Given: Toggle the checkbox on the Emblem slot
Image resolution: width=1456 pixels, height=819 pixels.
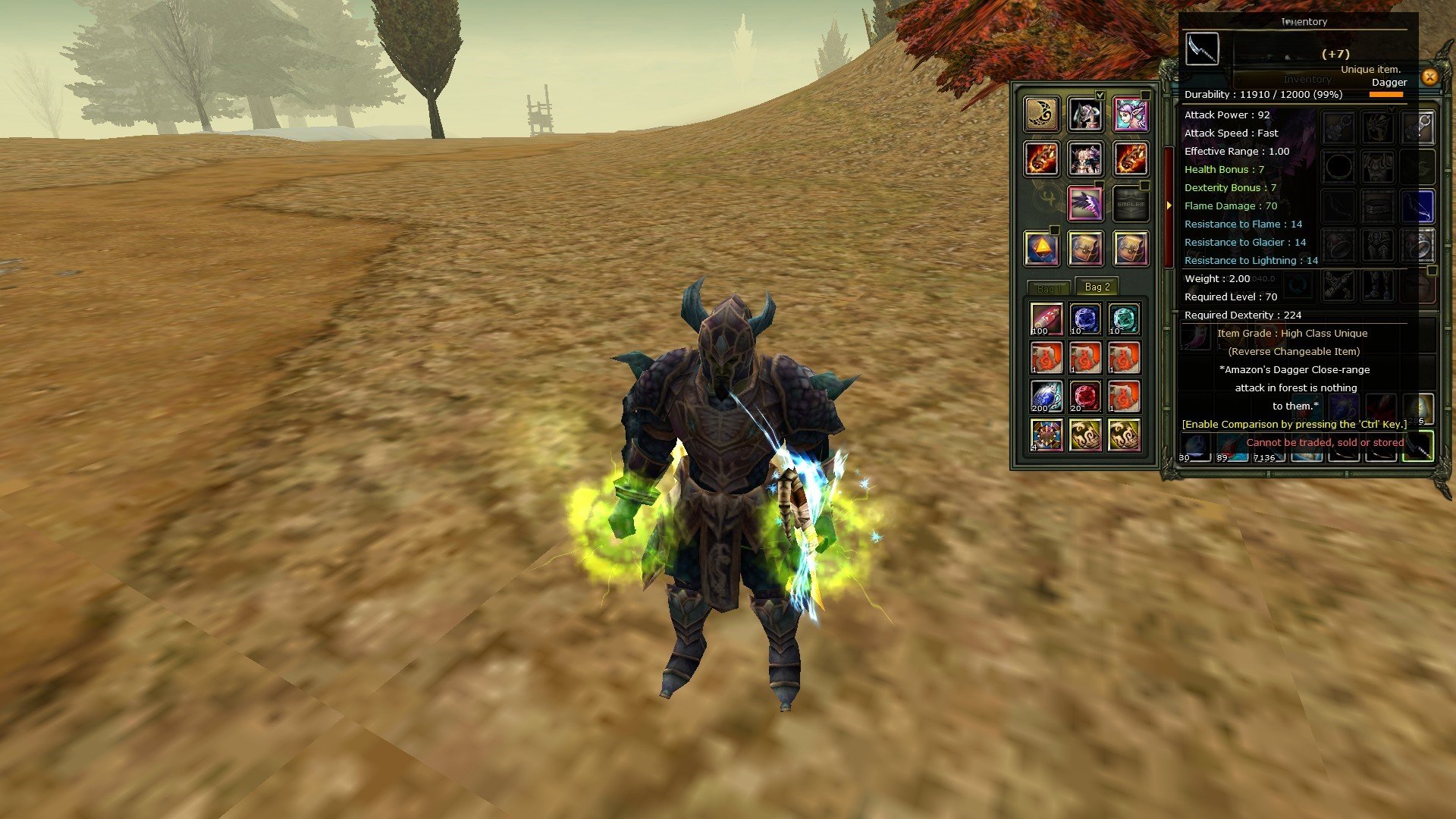Looking at the screenshot, I should pyautogui.click(x=1145, y=185).
